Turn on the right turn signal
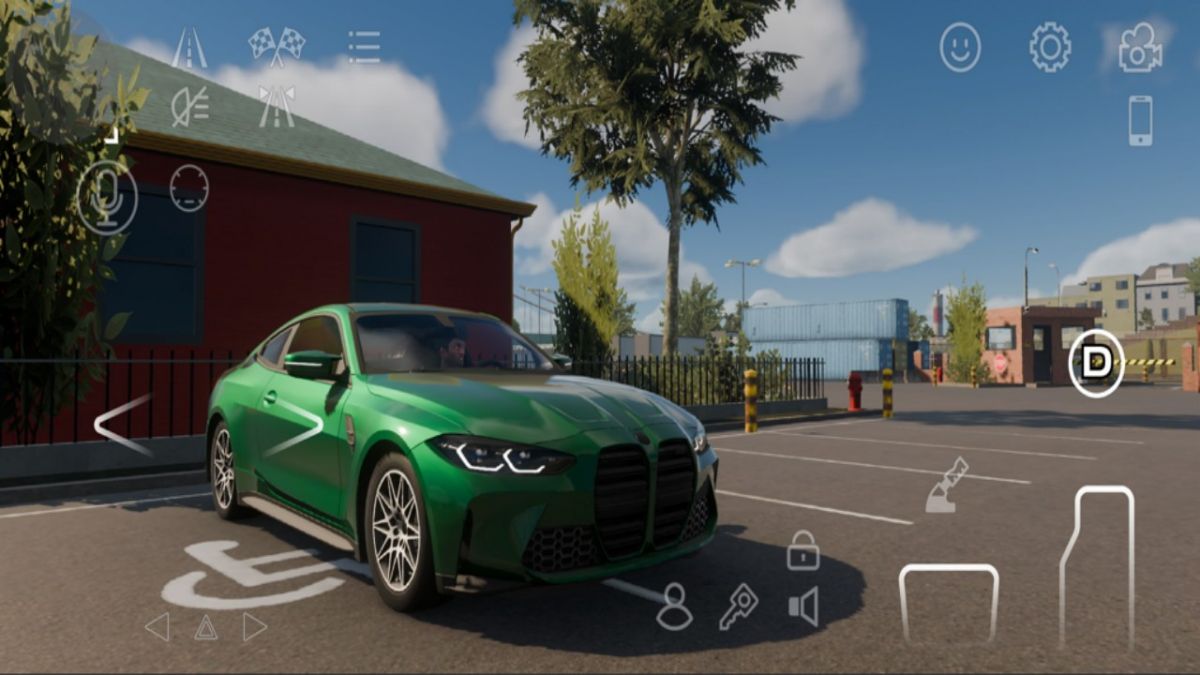Image resolution: width=1200 pixels, height=675 pixels. click(x=254, y=627)
